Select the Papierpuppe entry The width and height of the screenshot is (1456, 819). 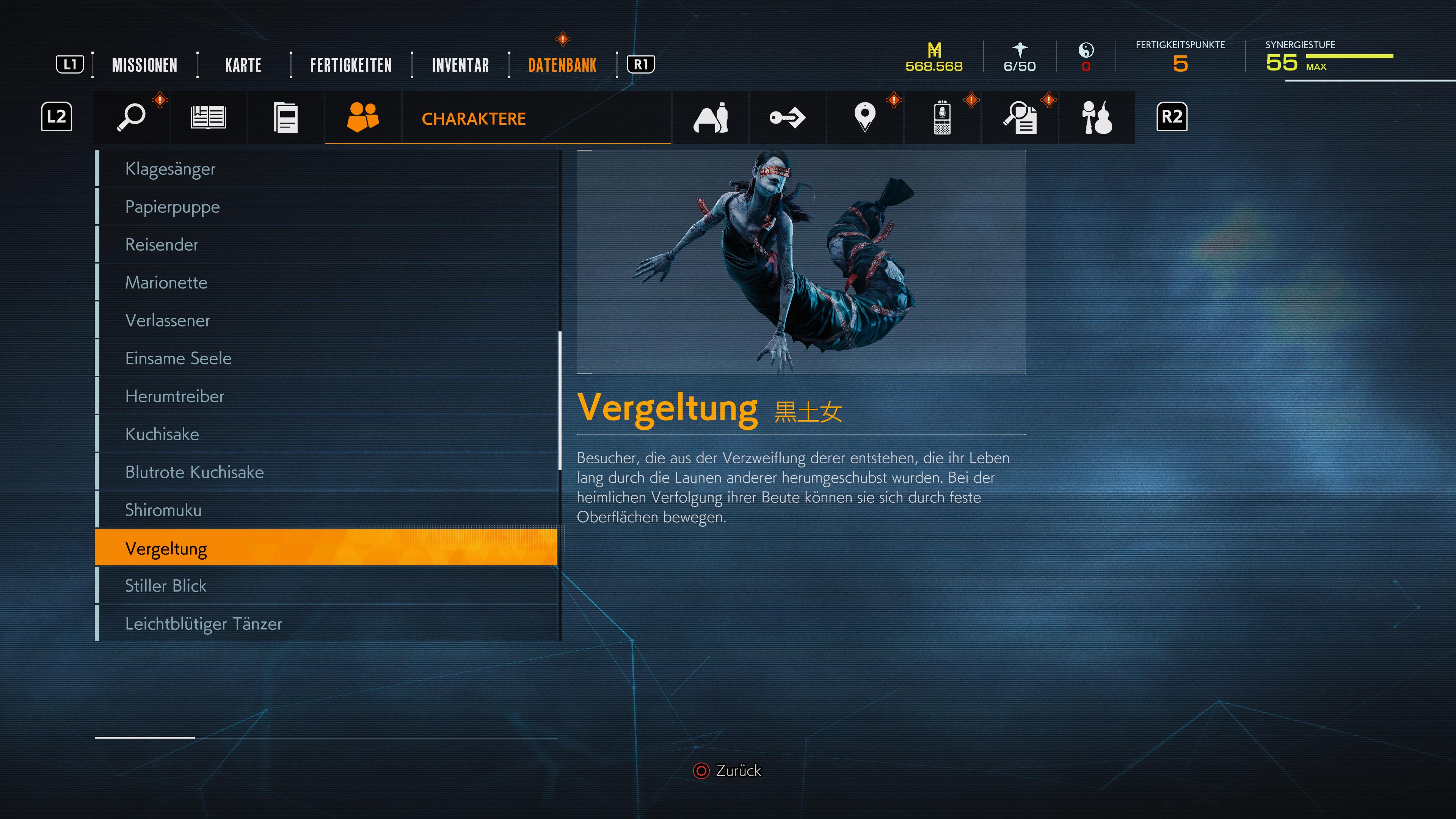point(173,207)
